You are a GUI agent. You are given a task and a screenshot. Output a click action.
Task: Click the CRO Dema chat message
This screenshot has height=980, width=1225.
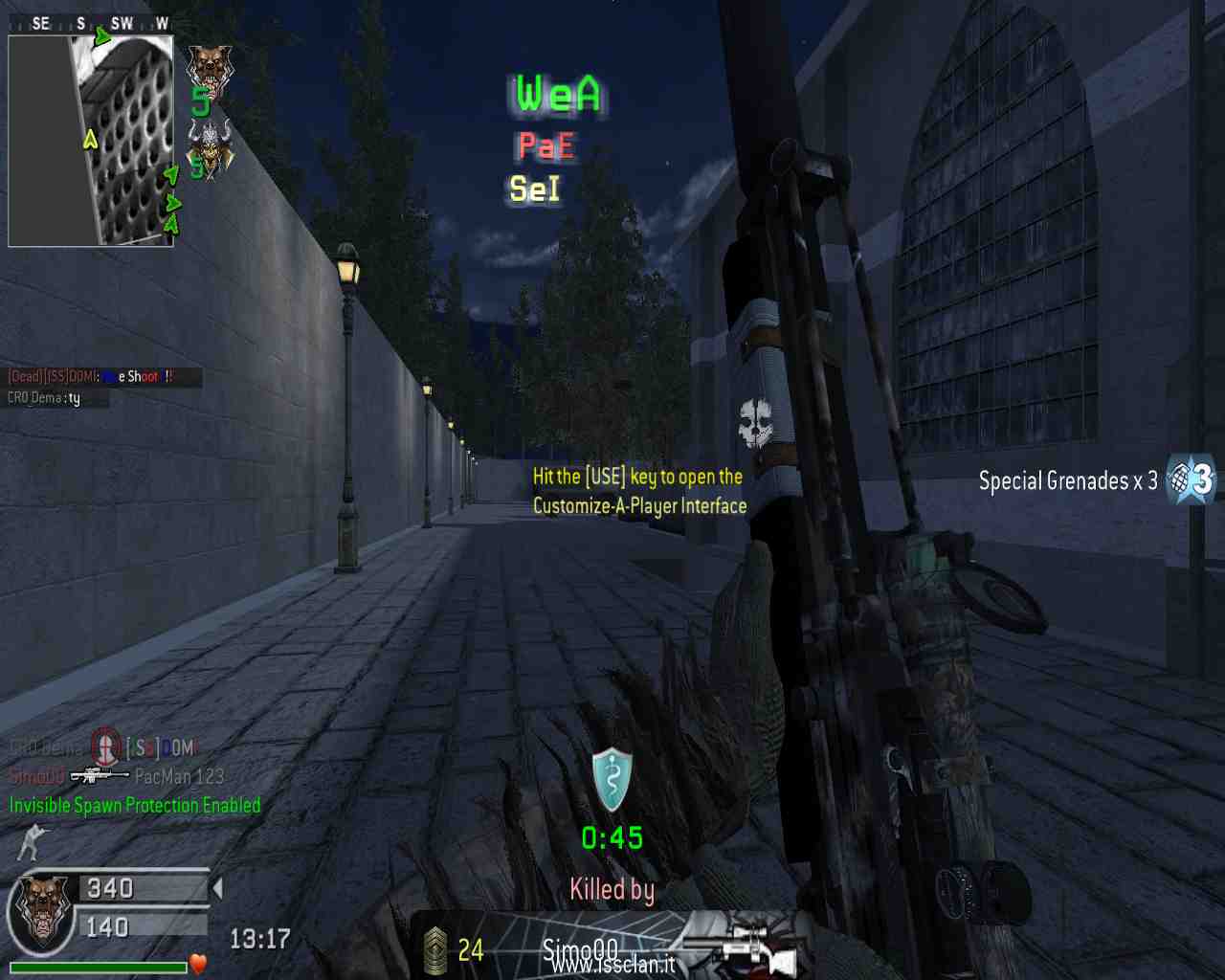44,398
